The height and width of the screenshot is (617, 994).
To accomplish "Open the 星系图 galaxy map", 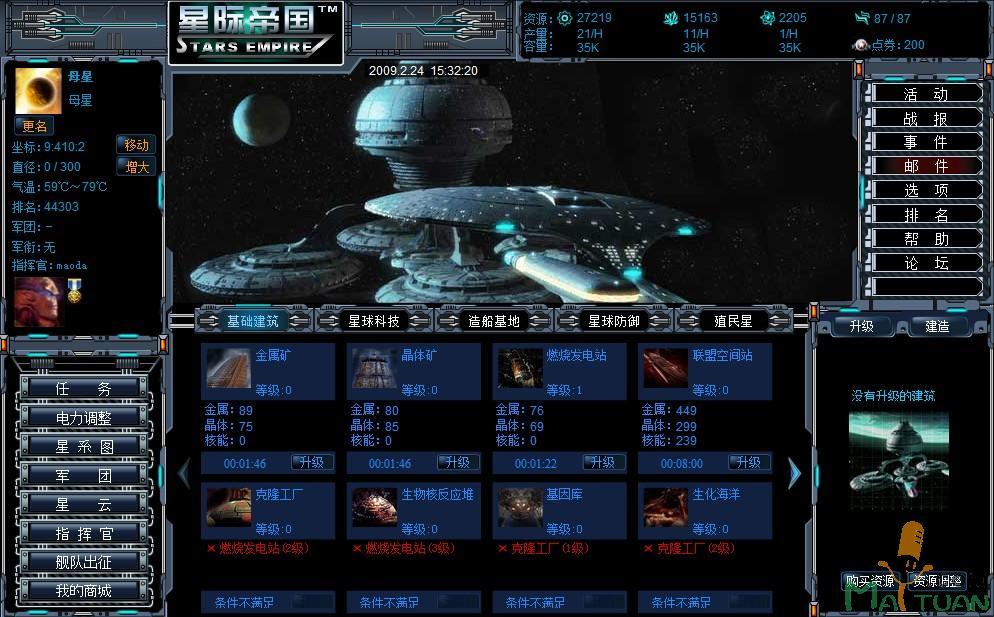I will point(84,447).
